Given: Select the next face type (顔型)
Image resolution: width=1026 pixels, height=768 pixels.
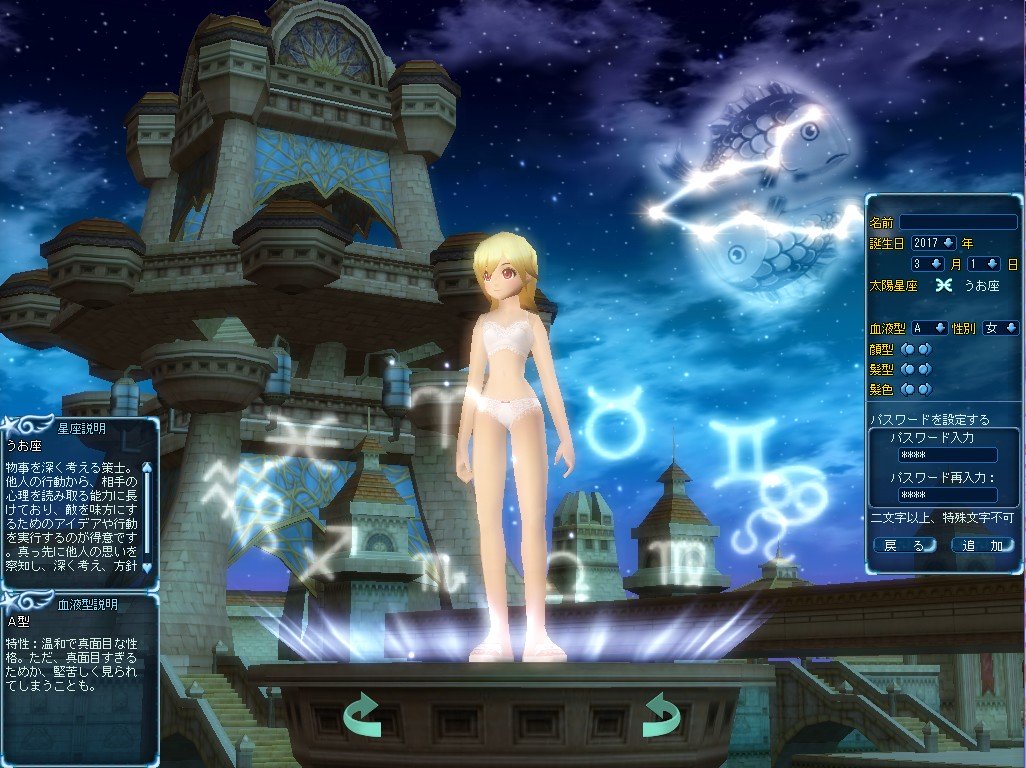Looking at the screenshot, I should click(x=925, y=349).
